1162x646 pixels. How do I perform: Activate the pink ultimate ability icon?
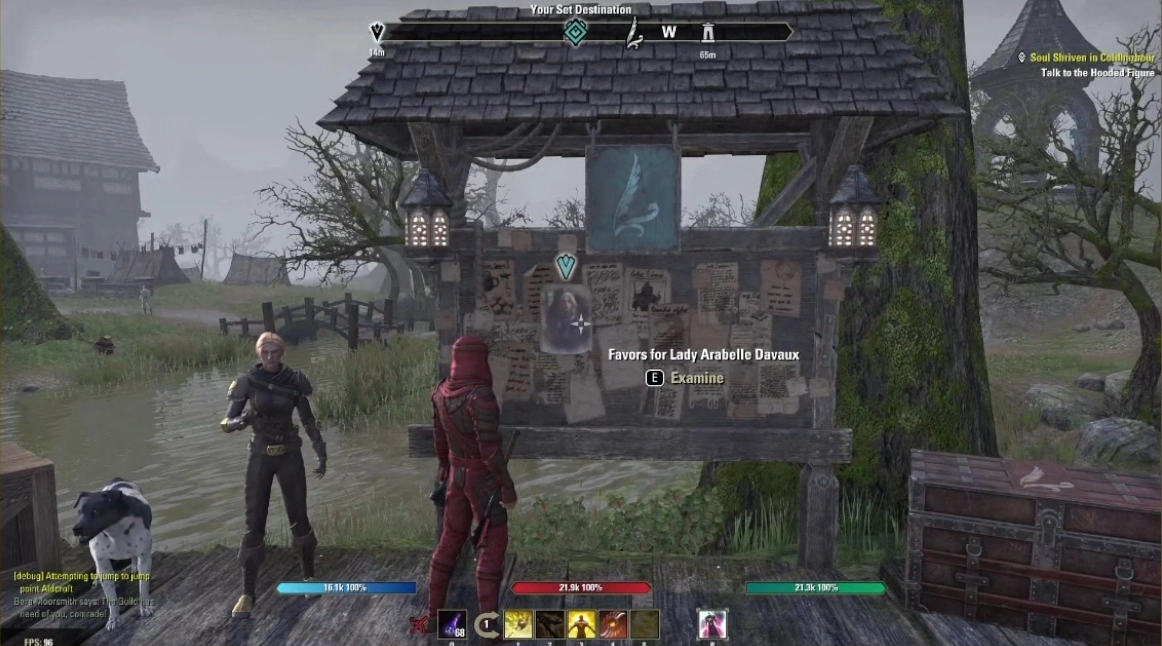click(712, 625)
